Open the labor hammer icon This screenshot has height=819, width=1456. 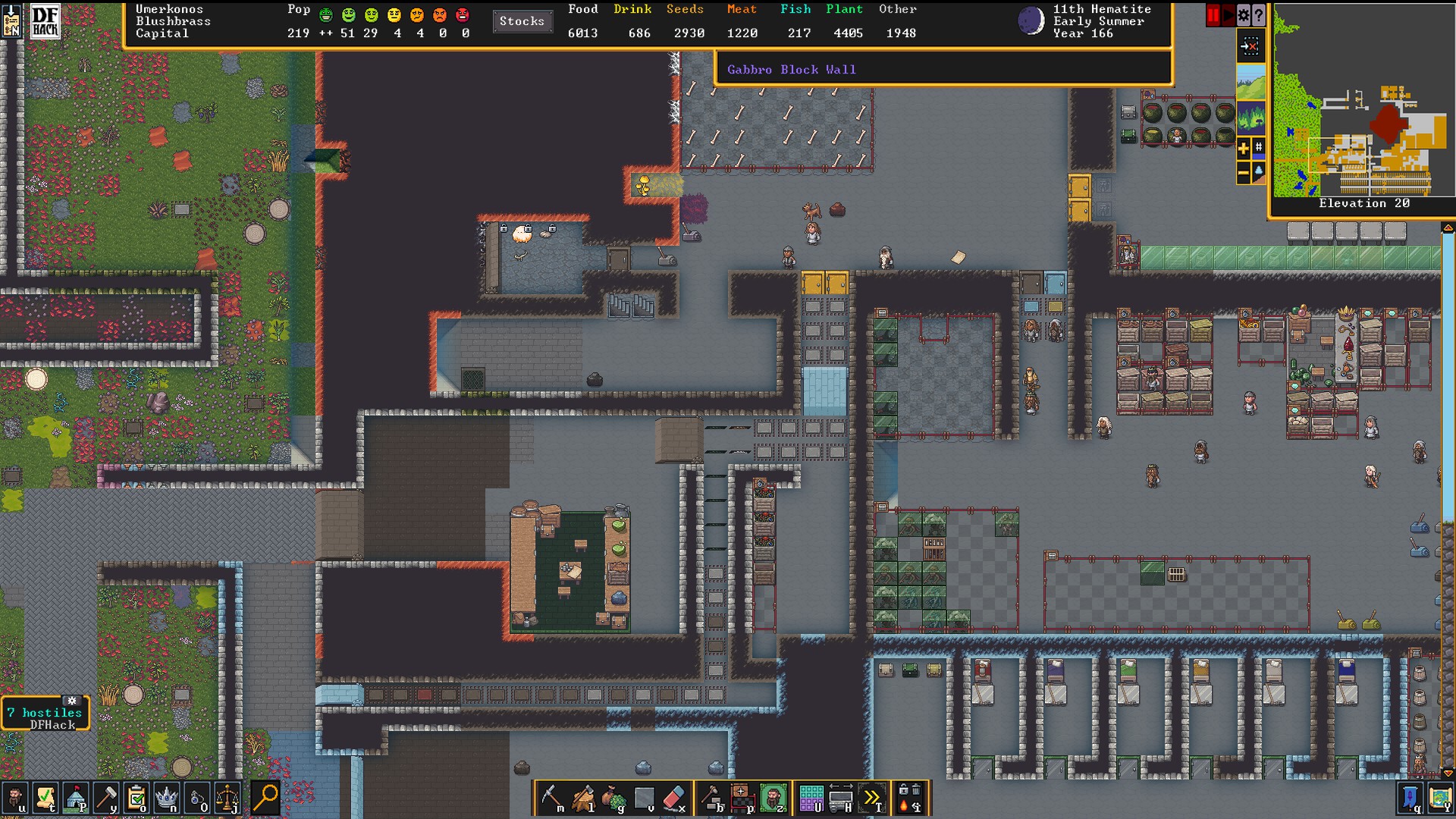(x=106, y=798)
